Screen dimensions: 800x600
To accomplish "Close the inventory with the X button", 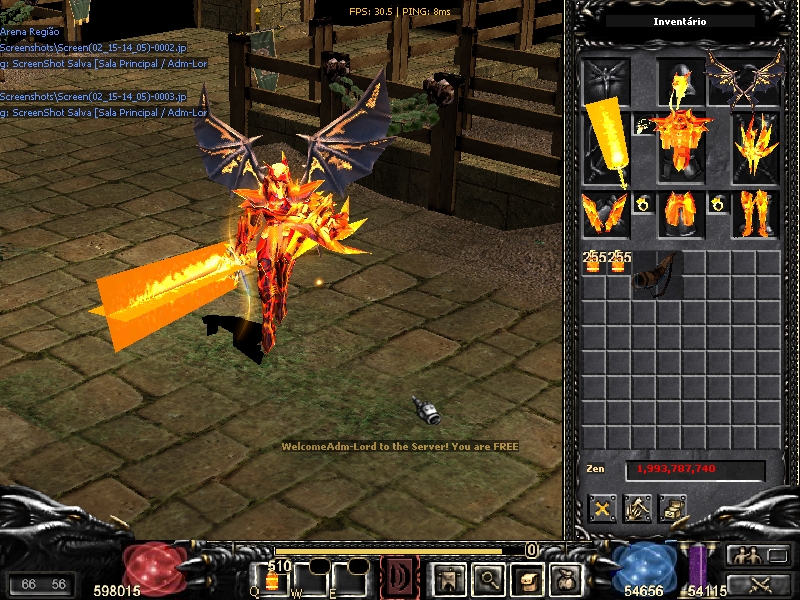I will click(x=602, y=508).
